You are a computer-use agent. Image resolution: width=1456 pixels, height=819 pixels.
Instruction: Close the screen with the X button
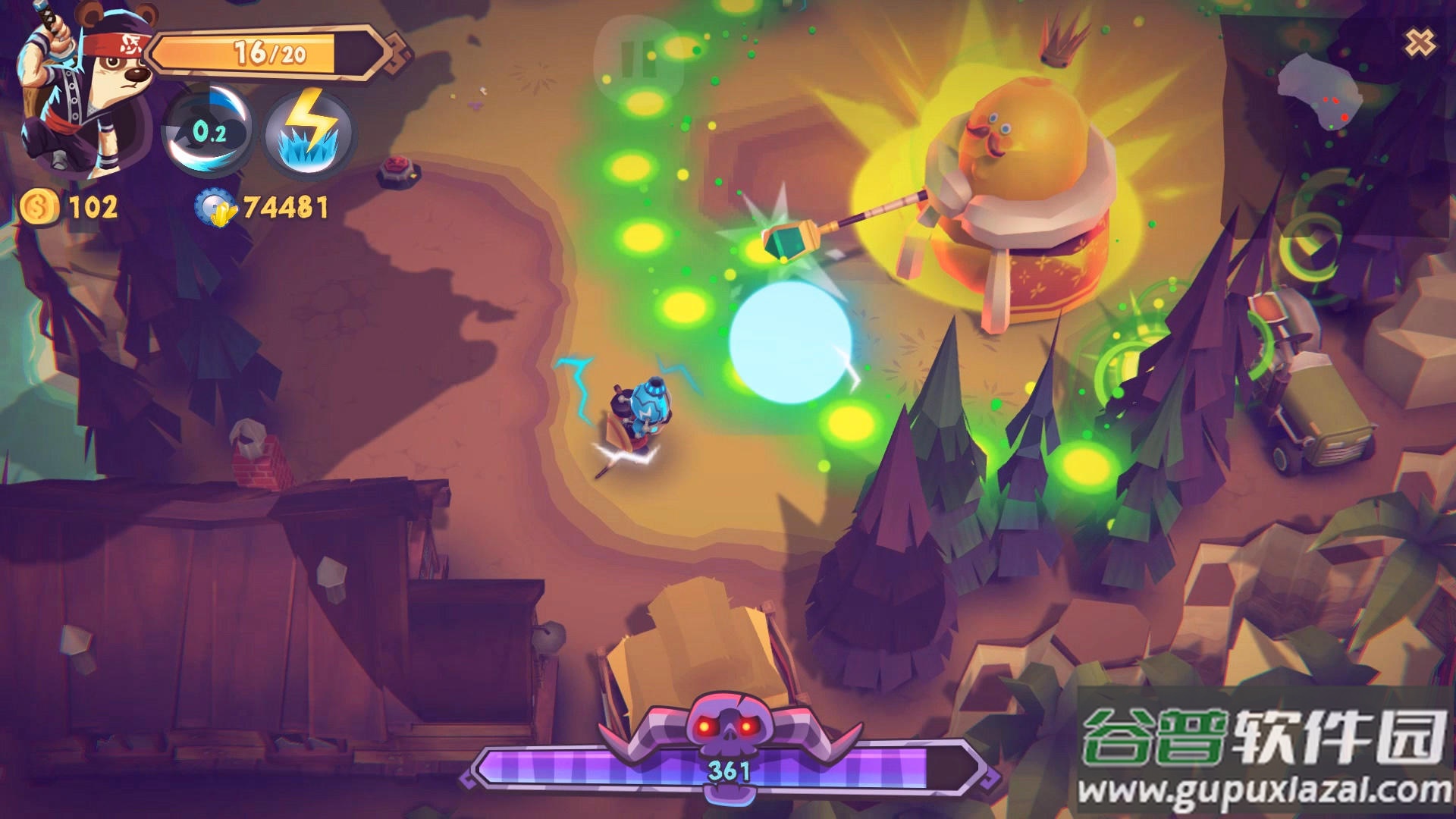1419,43
